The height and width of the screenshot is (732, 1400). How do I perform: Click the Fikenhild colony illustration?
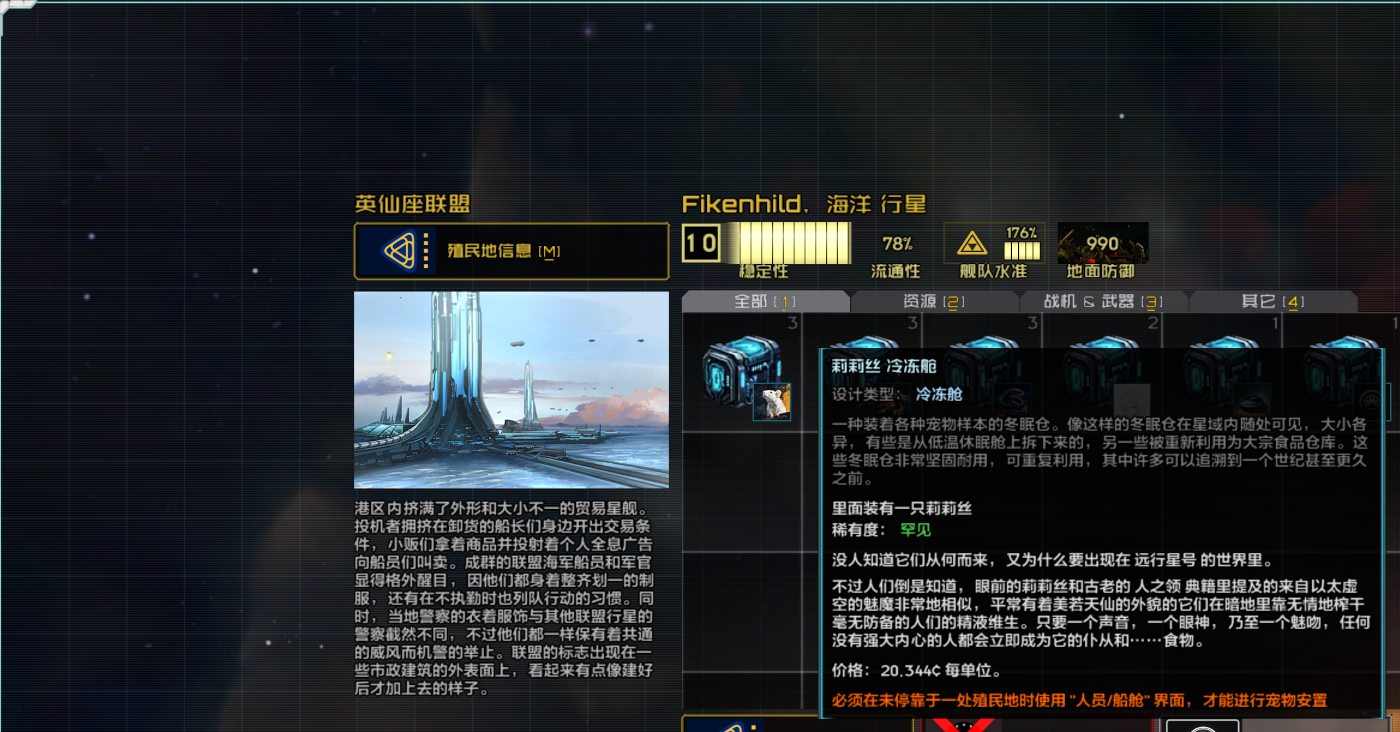click(x=511, y=388)
